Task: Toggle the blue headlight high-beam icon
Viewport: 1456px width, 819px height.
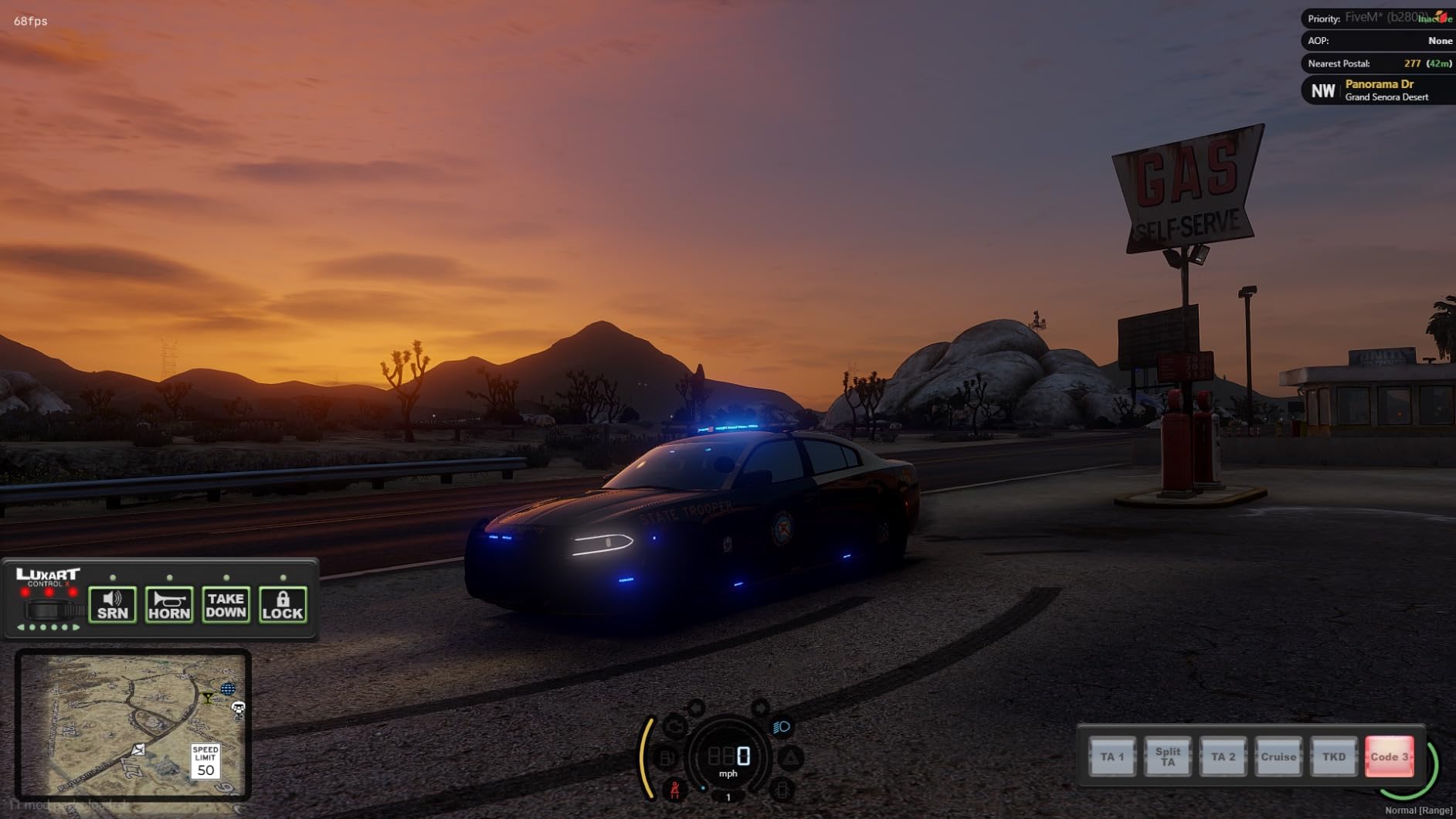Action: tap(782, 727)
